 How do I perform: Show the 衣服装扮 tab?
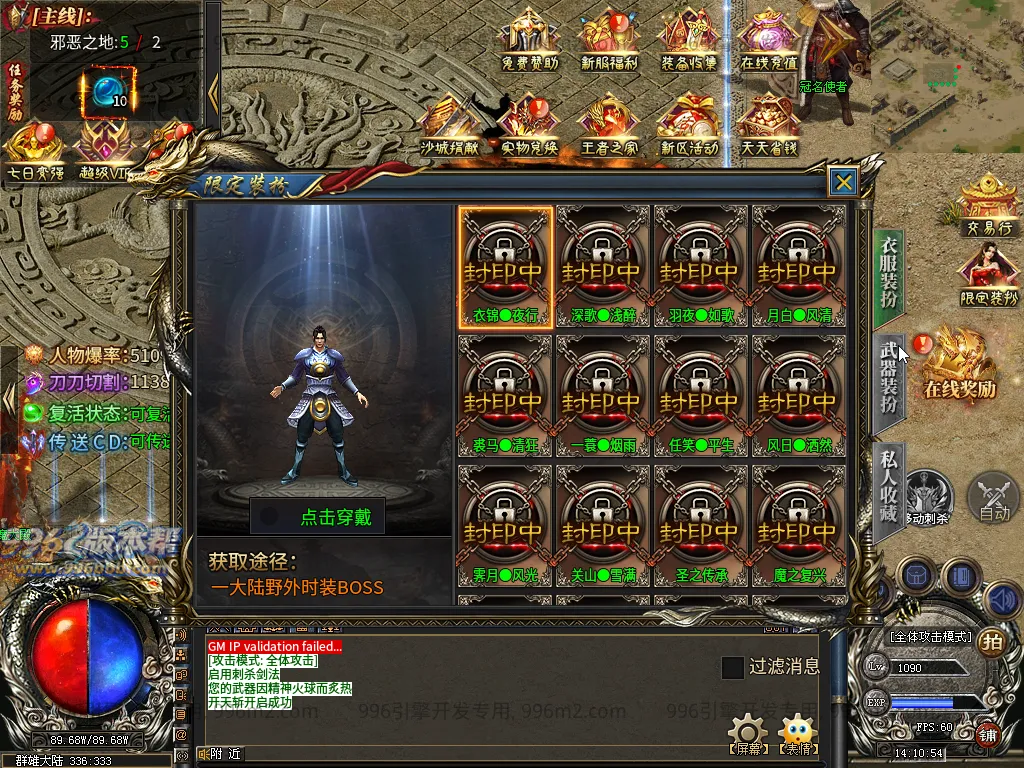click(x=889, y=271)
